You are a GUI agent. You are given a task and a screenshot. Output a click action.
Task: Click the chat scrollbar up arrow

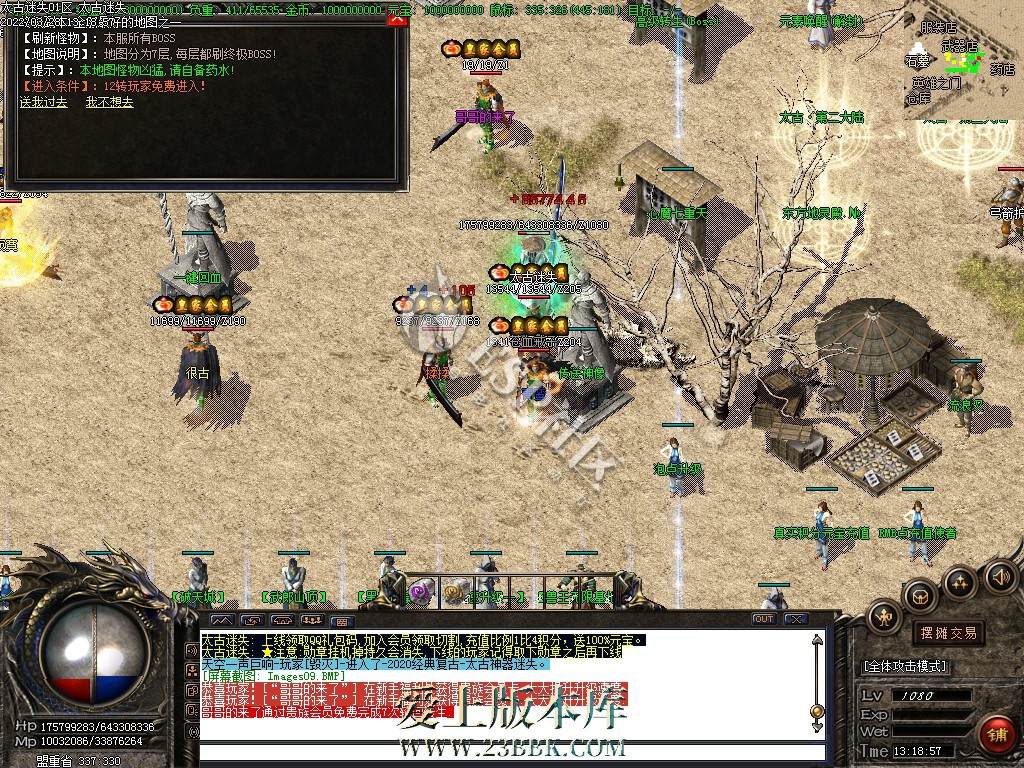[x=817, y=640]
